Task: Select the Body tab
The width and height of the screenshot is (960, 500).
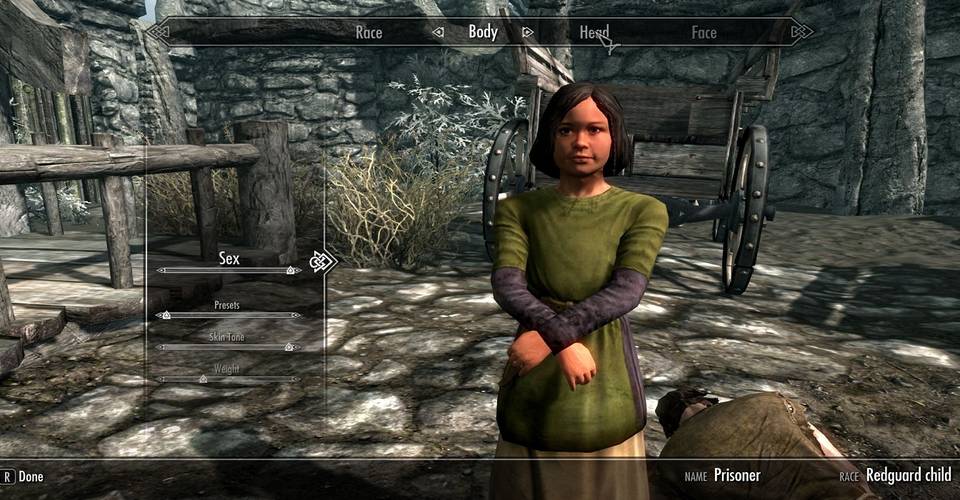Action: 483,32
